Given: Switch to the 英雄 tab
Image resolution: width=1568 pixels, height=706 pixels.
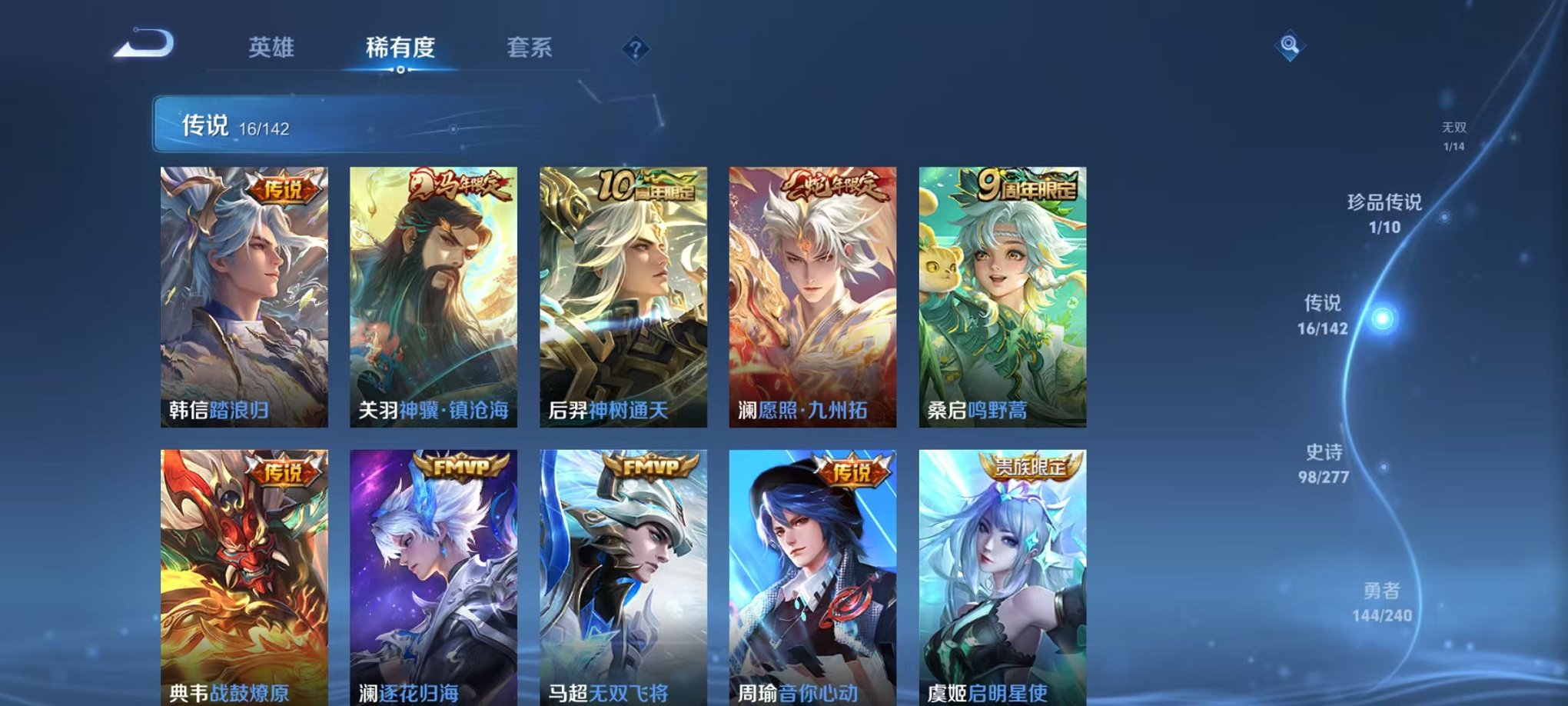Looking at the screenshot, I should pos(271,48).
